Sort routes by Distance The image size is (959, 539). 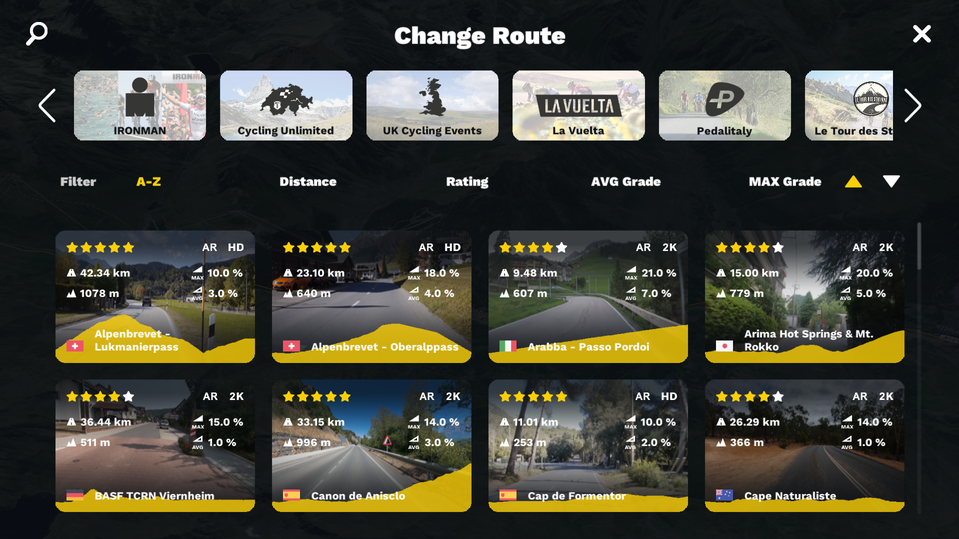point(307,182)
